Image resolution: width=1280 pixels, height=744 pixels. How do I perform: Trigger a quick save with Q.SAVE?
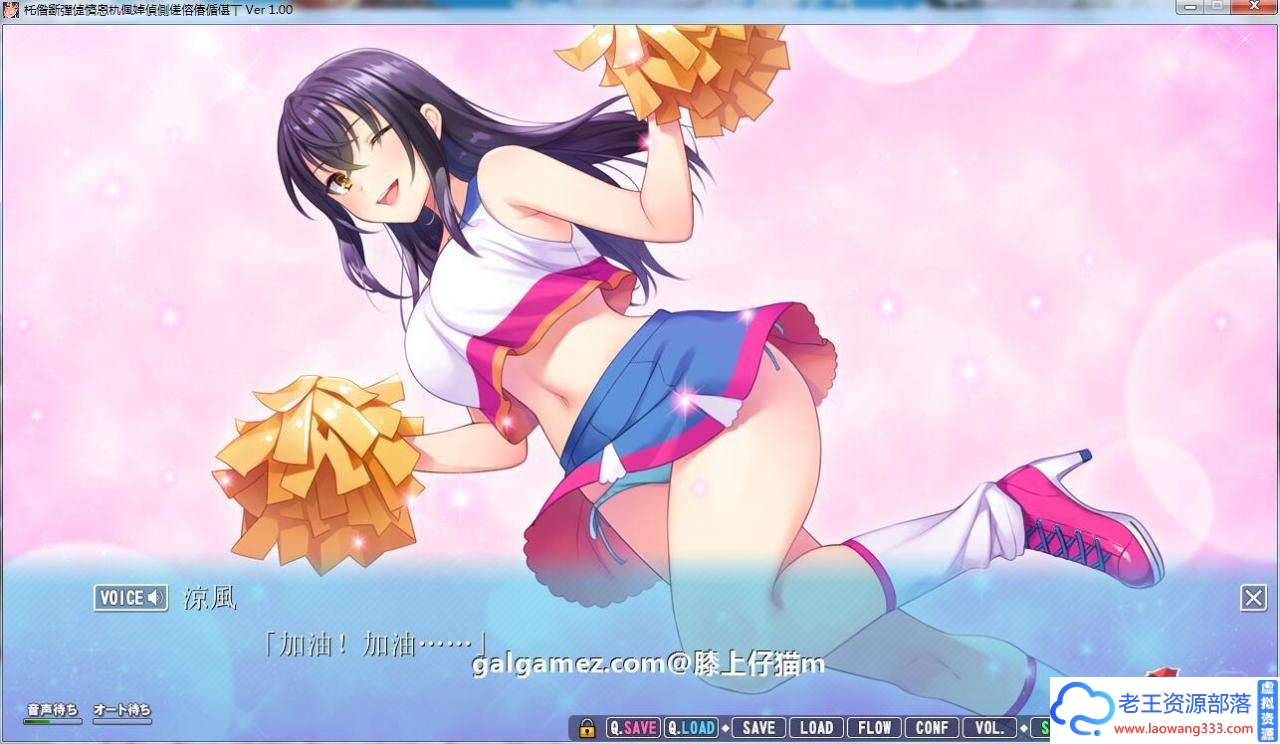coord(632,727)
